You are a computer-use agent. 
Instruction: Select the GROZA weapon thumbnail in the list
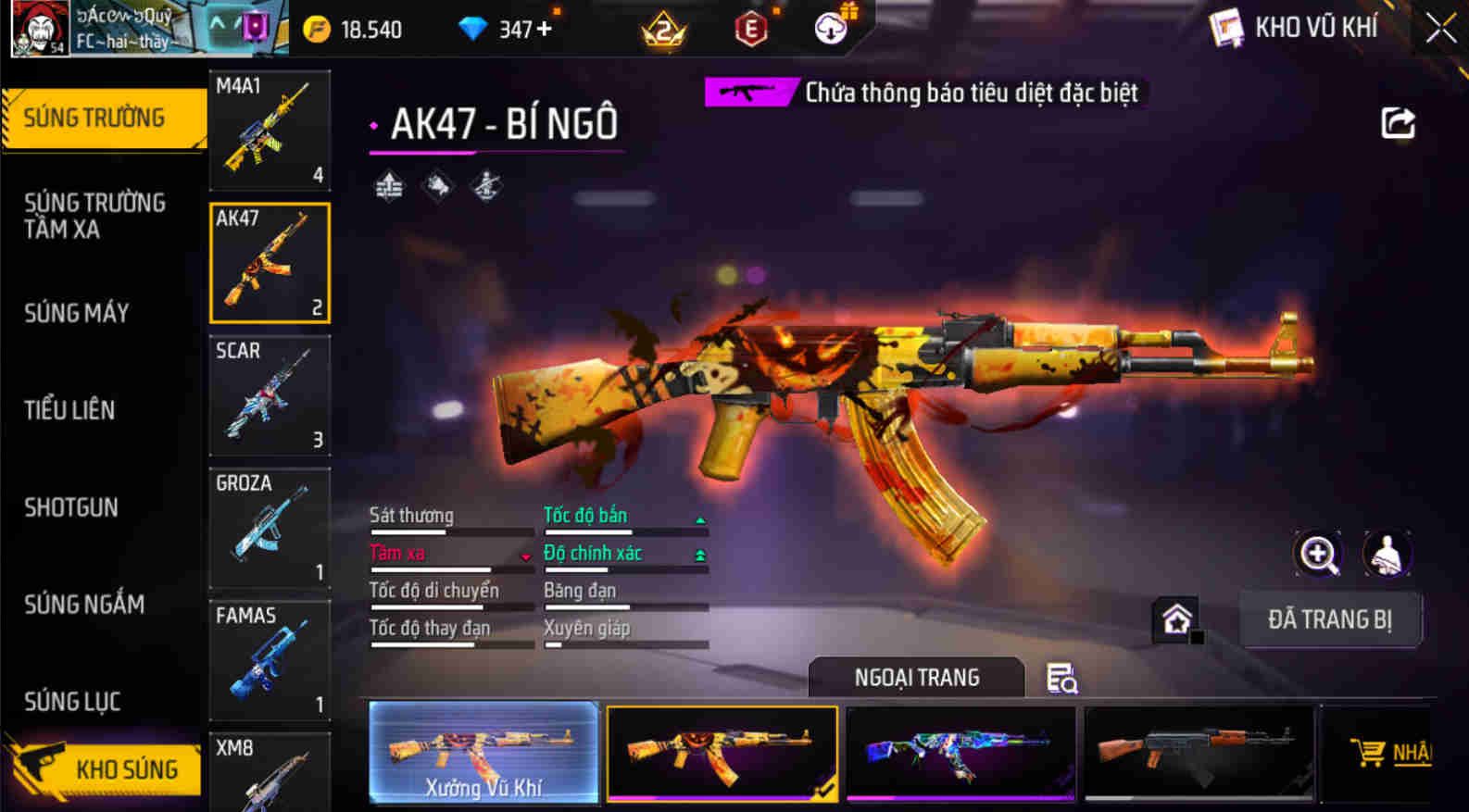coord(268,530)
